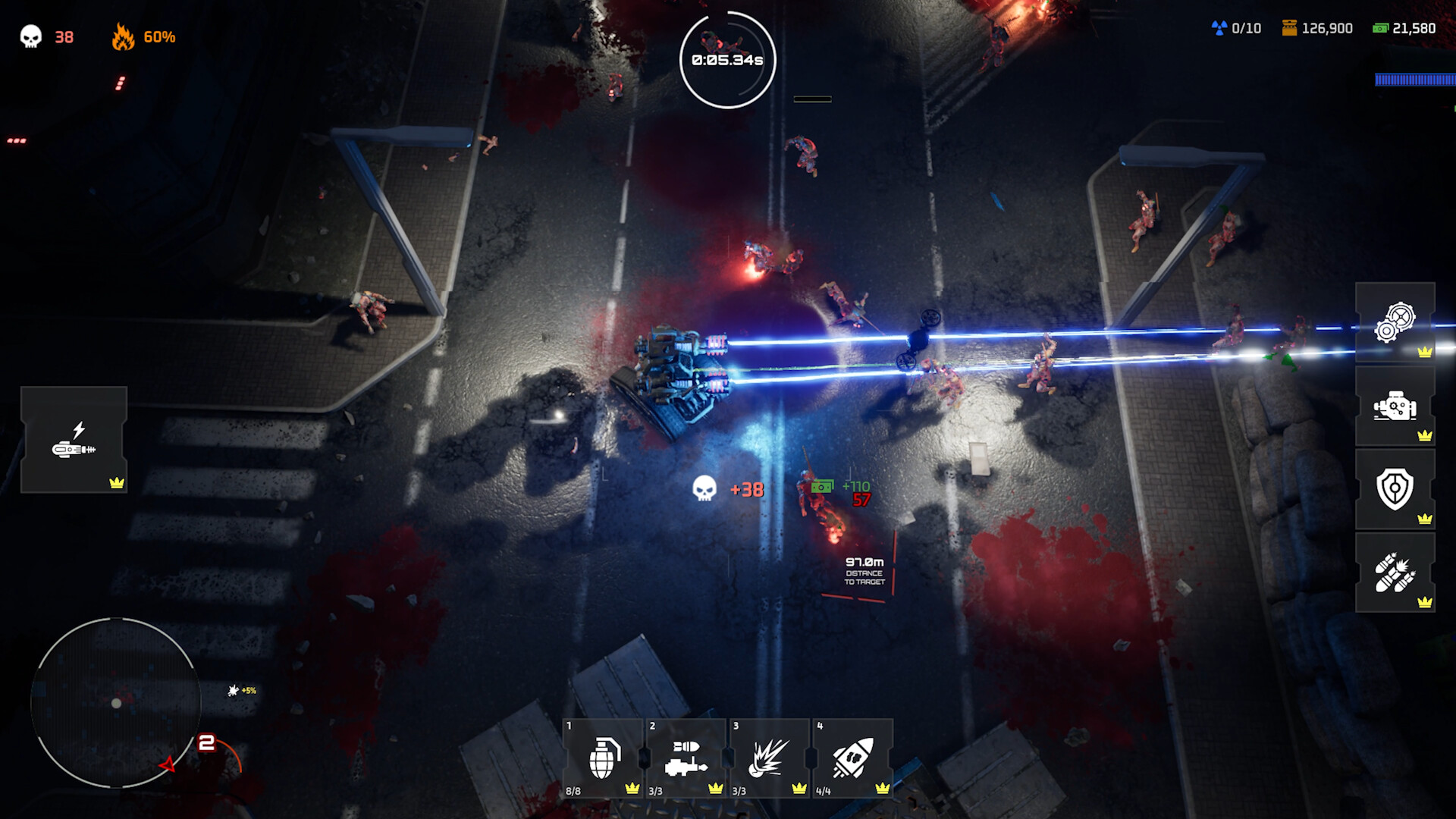Image resolution: width=1456 pixels, height=819 pixels.
Task: Select the grenade ability slot
Action: [604, 758]
